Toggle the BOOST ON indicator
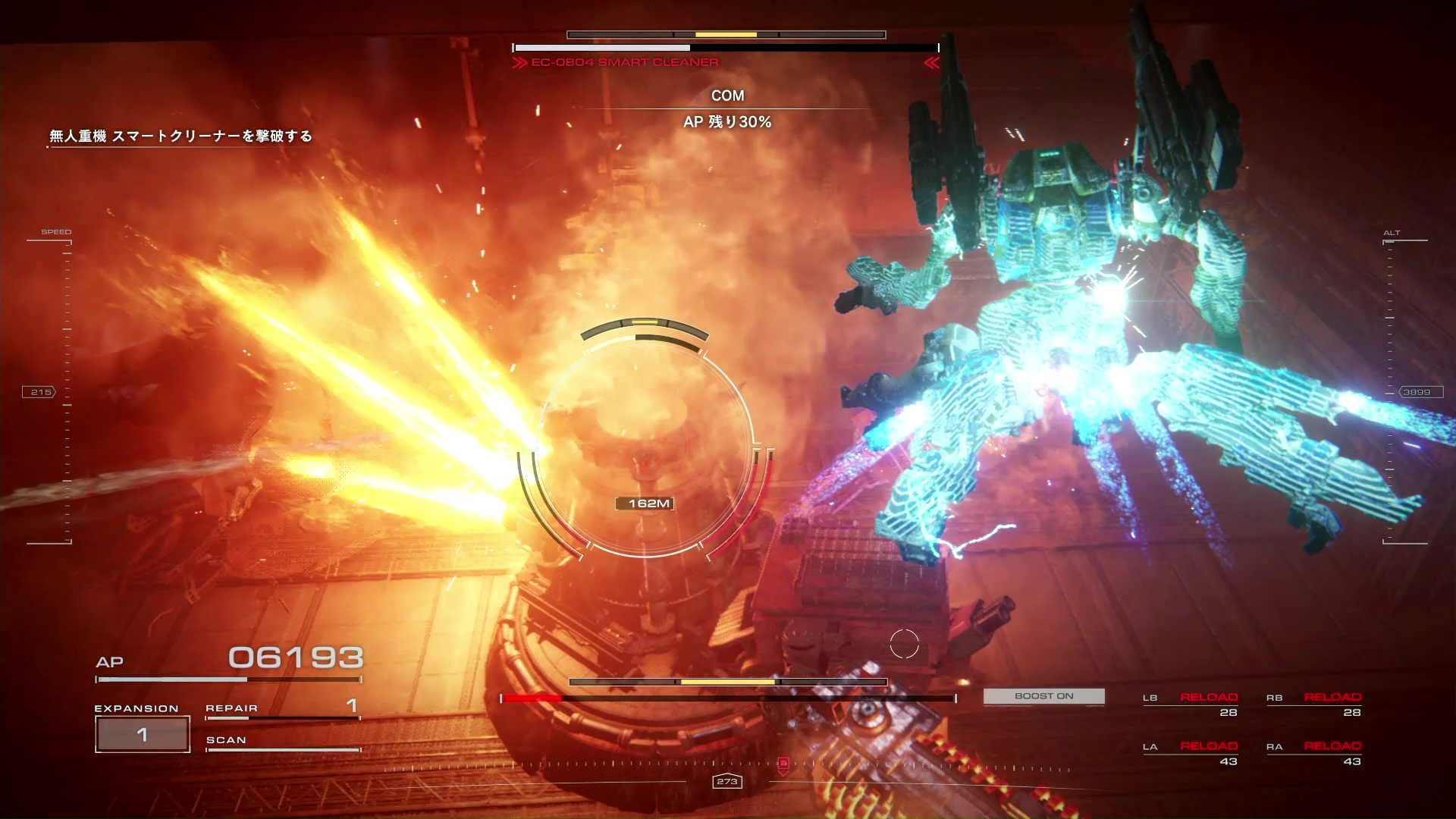This screenshot has height=819, width=1456. tap(1043, 696)
